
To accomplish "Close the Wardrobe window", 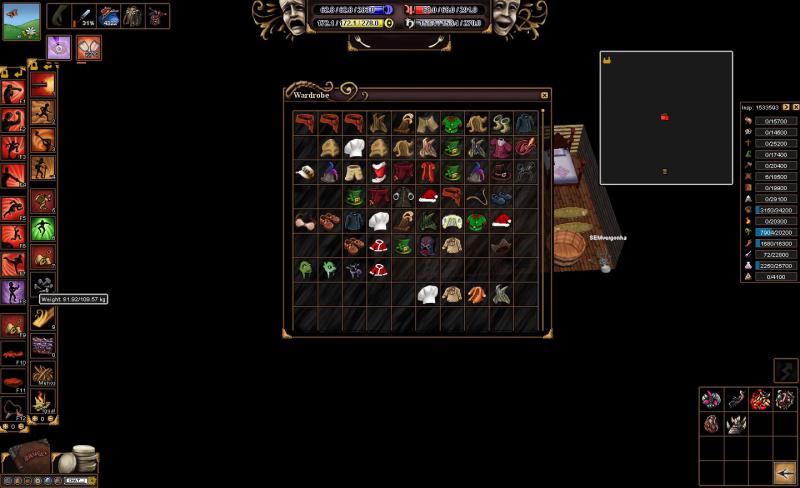I will pyautogui.click(x=544, y=95).
